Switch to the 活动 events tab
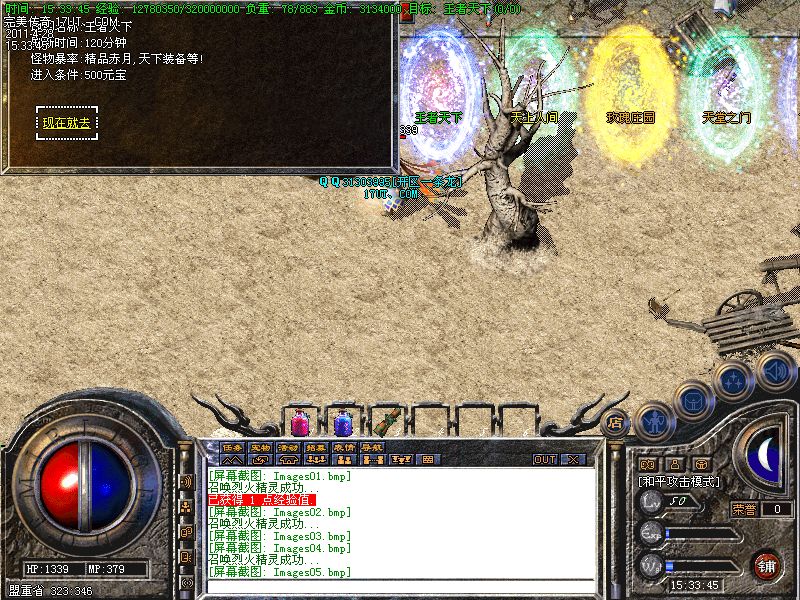Viewport: 800px width, 600px height. click(x=289, y=446)
